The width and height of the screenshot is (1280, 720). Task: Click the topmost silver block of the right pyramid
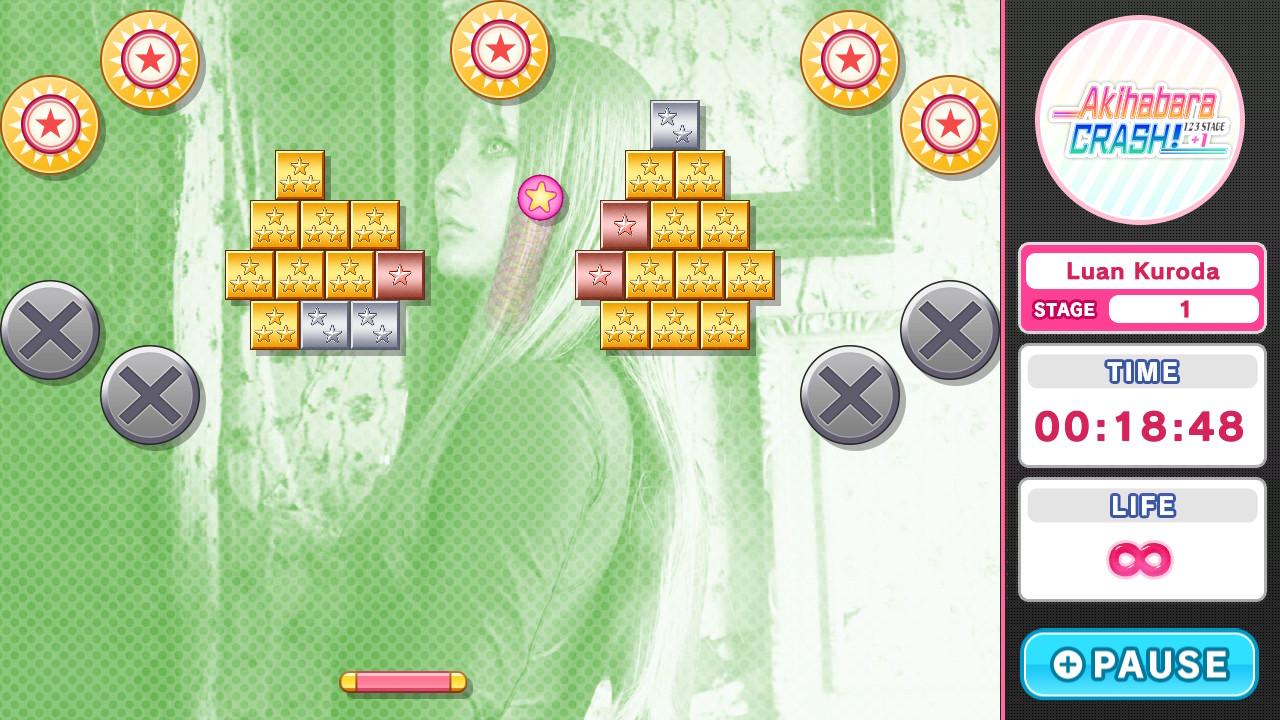[x=674, y=122]
